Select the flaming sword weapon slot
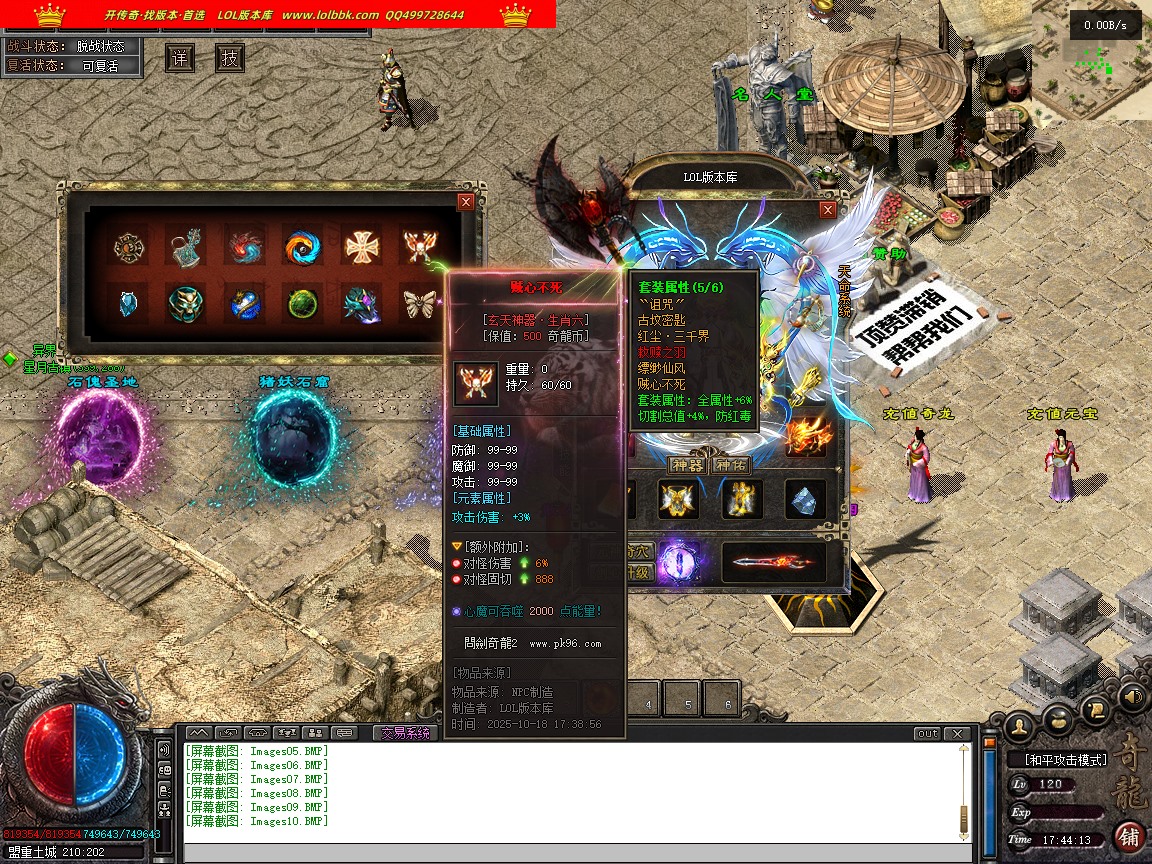The height and width of the screenshot is (864, 1152). [x=773, y=563]
